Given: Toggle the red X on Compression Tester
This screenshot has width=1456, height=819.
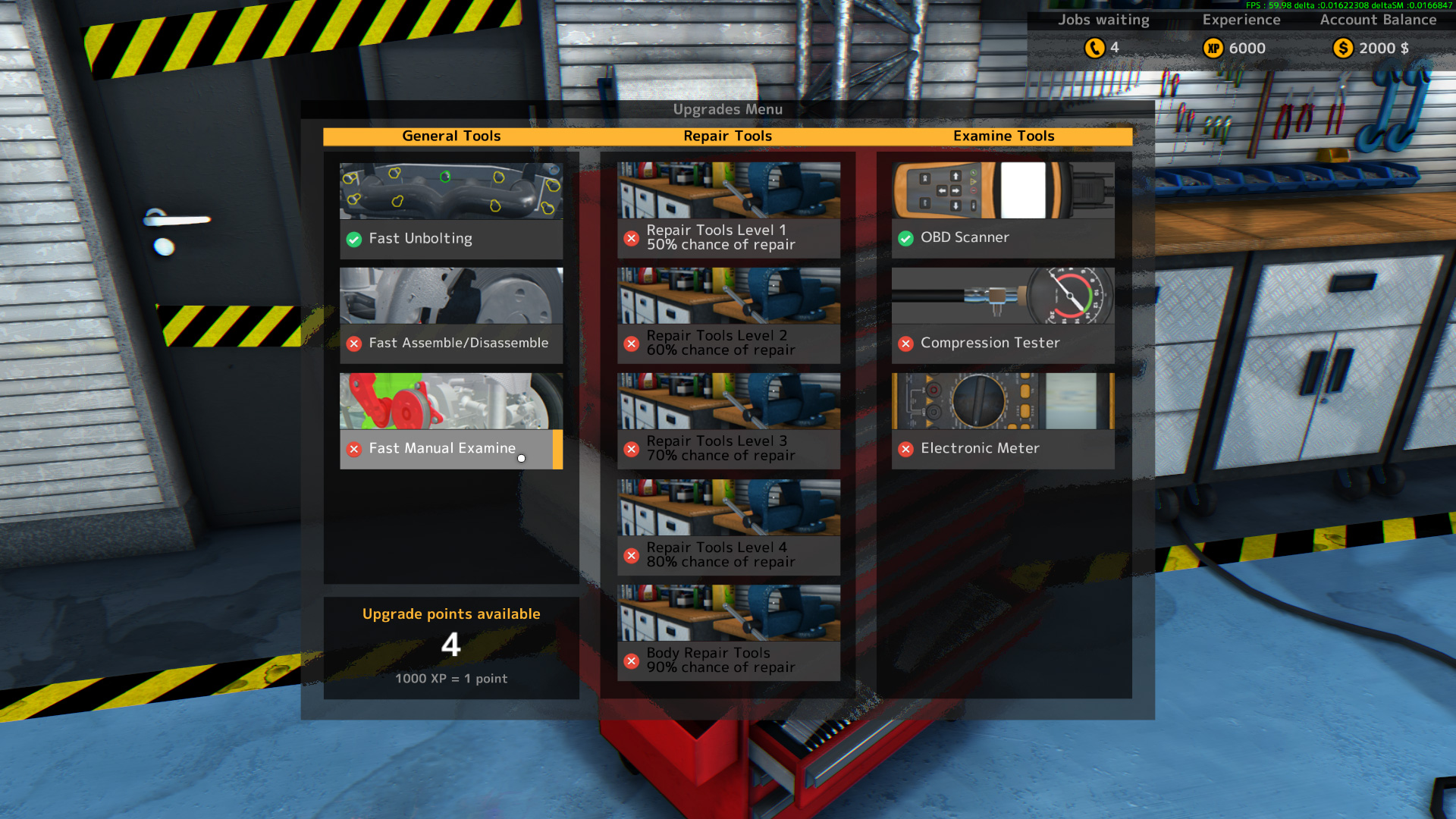Looking at the screenshot, I should [x=906, y=344].
